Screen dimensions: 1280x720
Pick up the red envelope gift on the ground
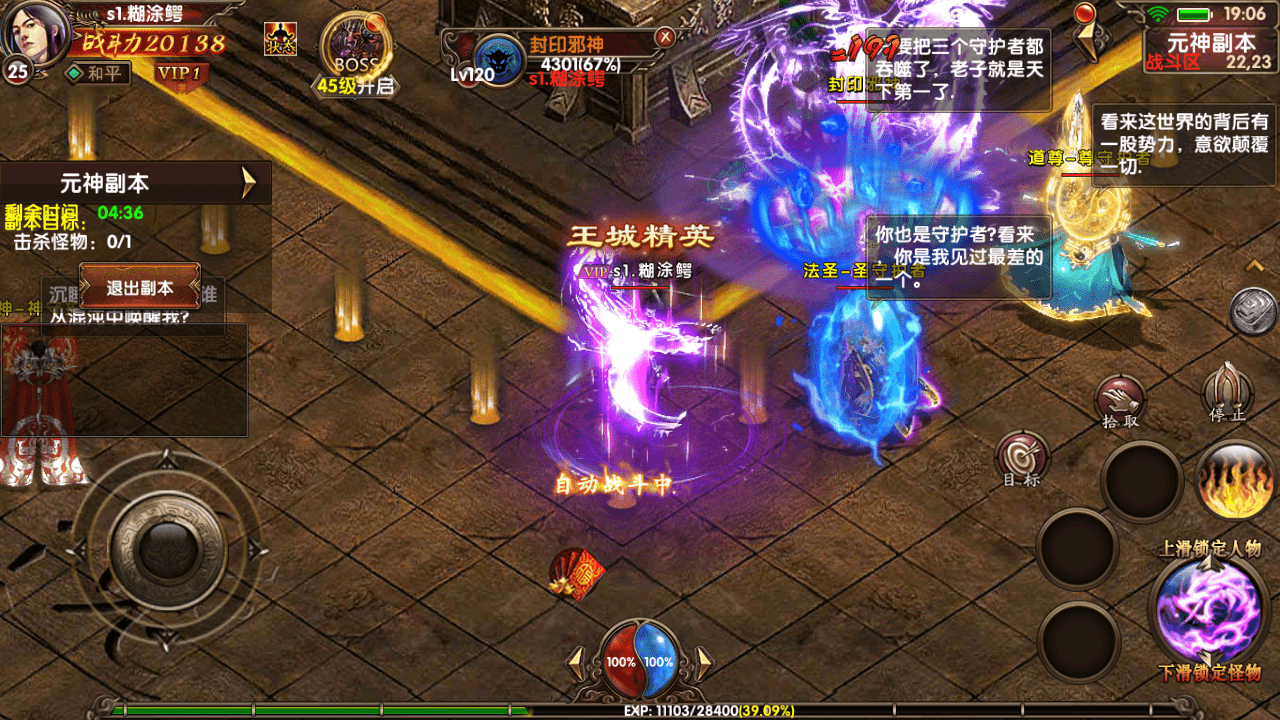point(578,573)
